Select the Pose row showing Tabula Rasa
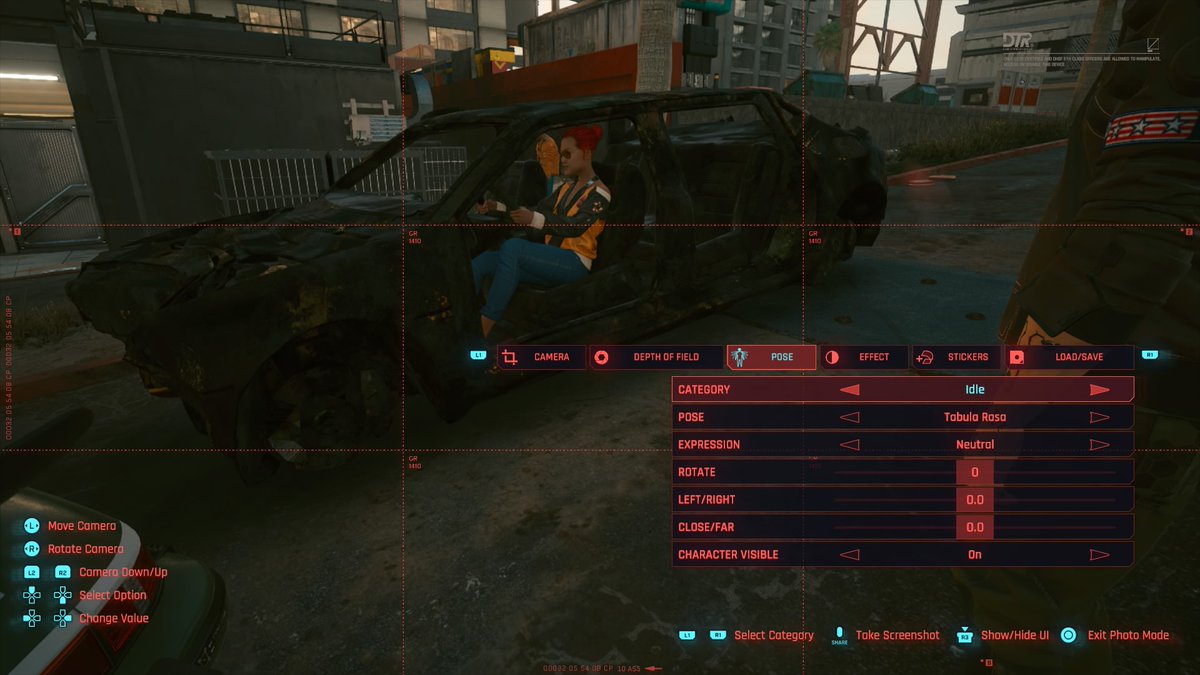Image resolution: width=1200 pixels, height=675 pixels. (x=974, y=417)
